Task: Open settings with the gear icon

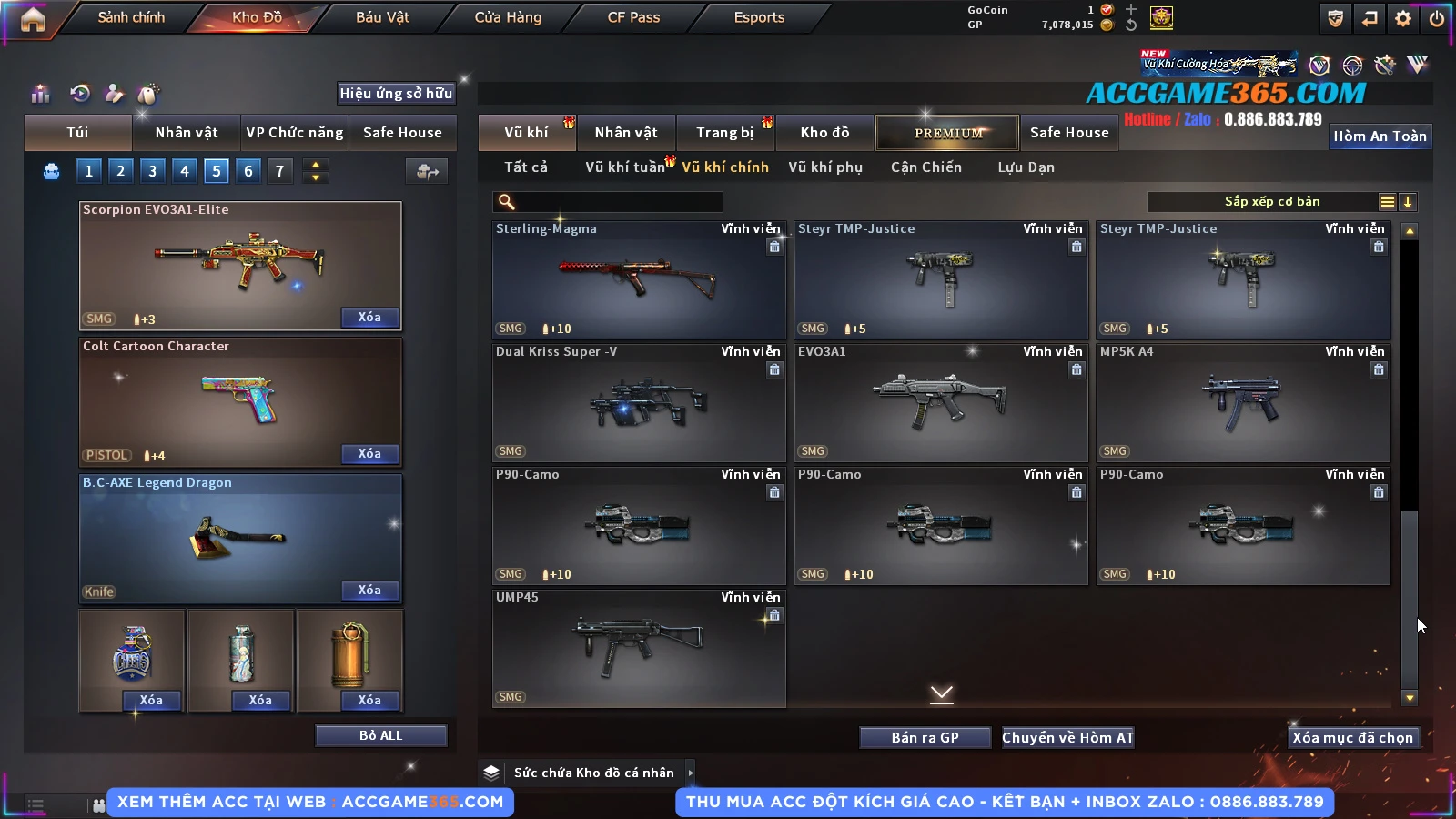Action: coord(1403,18)
